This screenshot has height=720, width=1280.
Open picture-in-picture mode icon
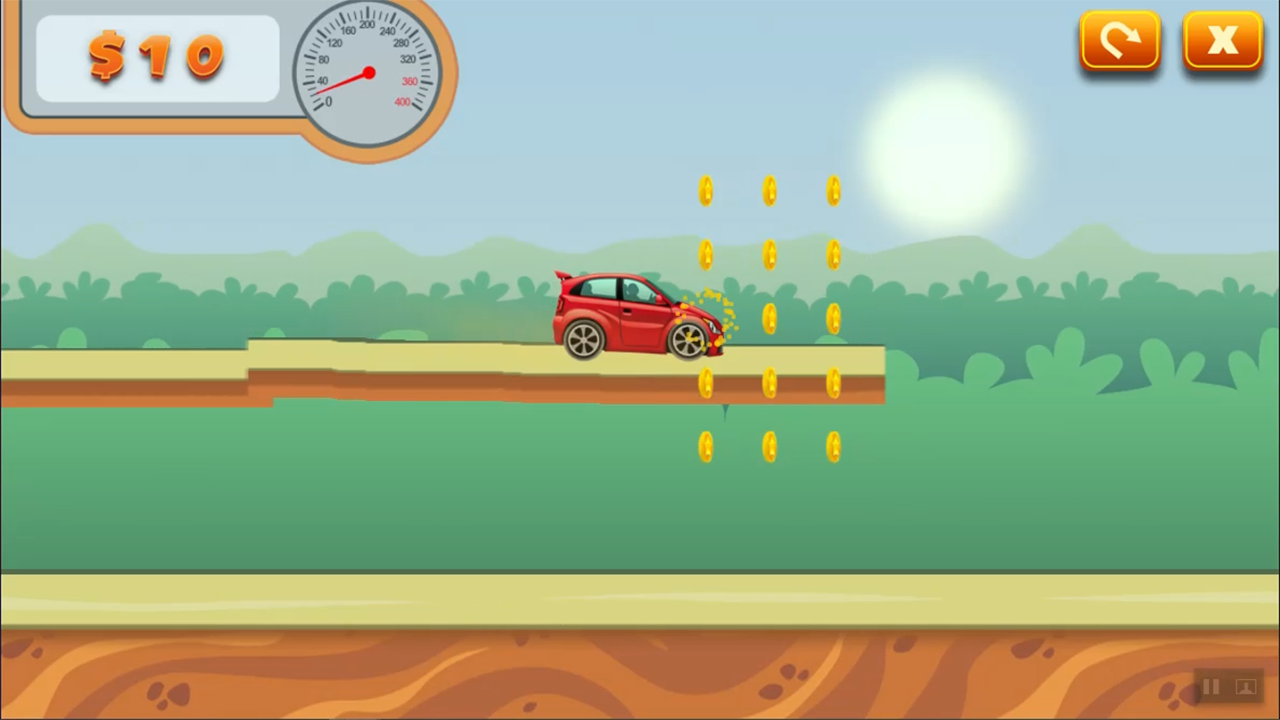(x=1246, y=686)
